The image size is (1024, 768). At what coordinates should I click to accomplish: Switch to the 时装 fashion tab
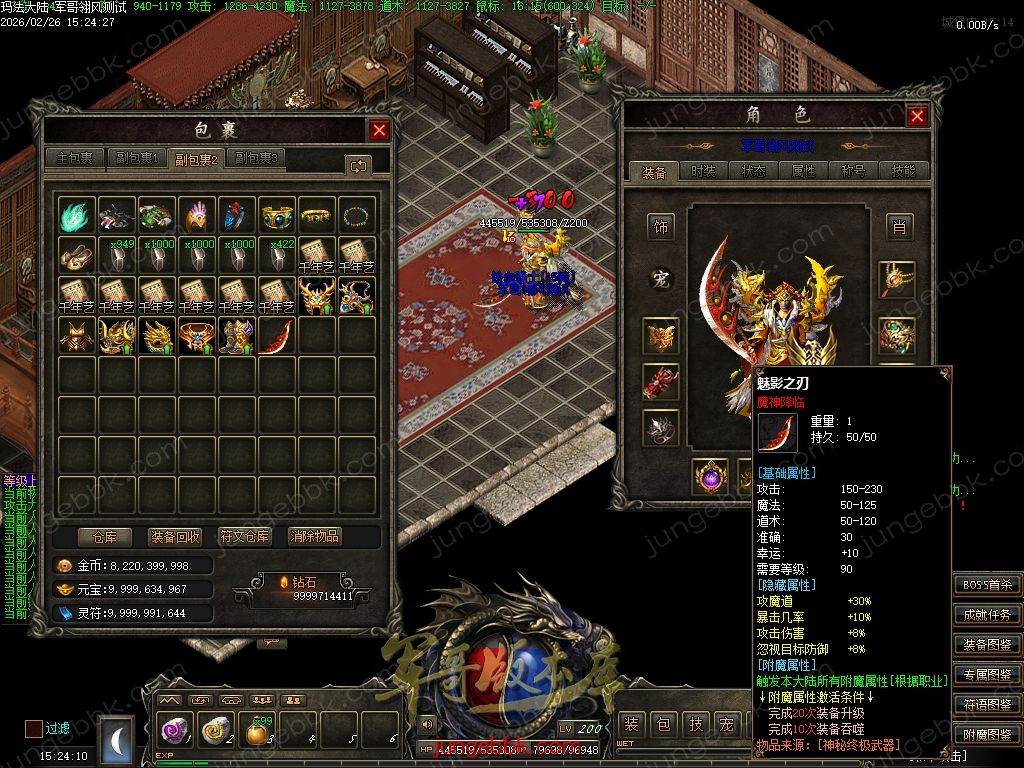coord(704,171)
